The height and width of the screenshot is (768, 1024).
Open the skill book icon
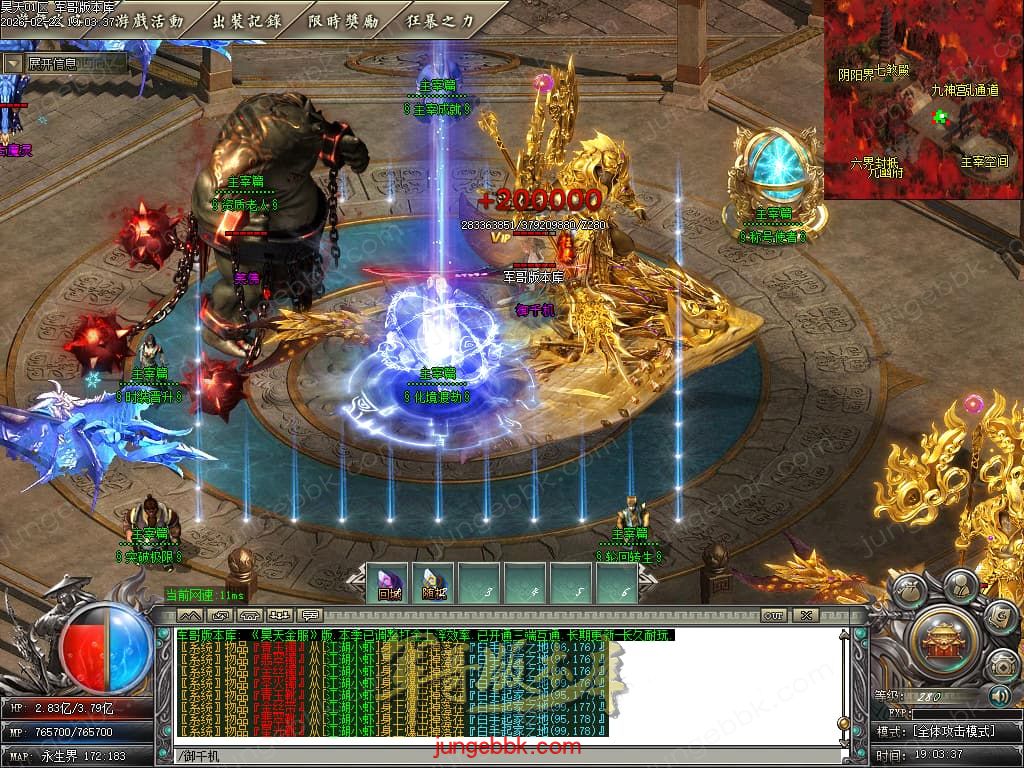(x=999, y=617)
